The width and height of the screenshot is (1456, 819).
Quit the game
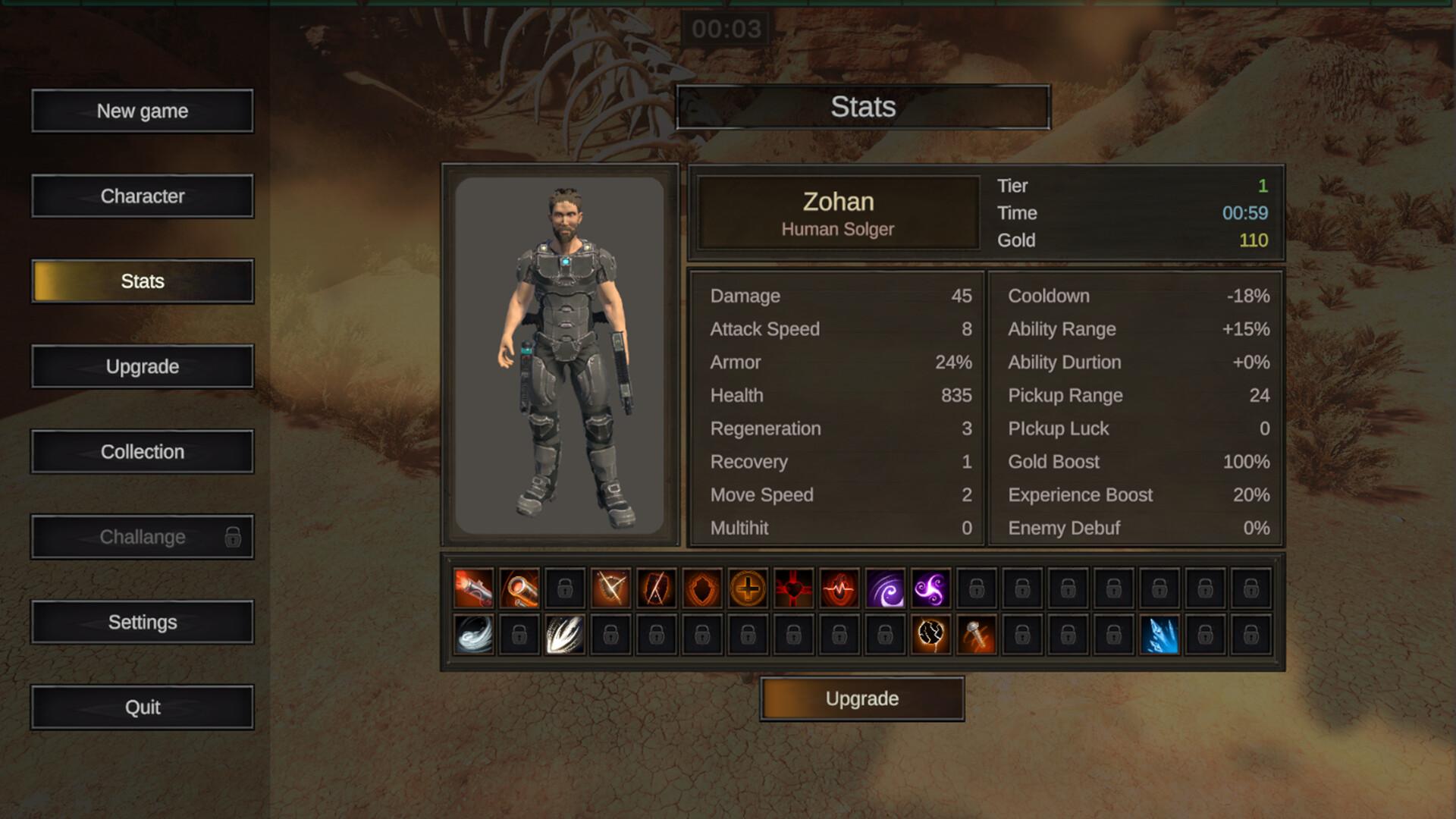143,708
